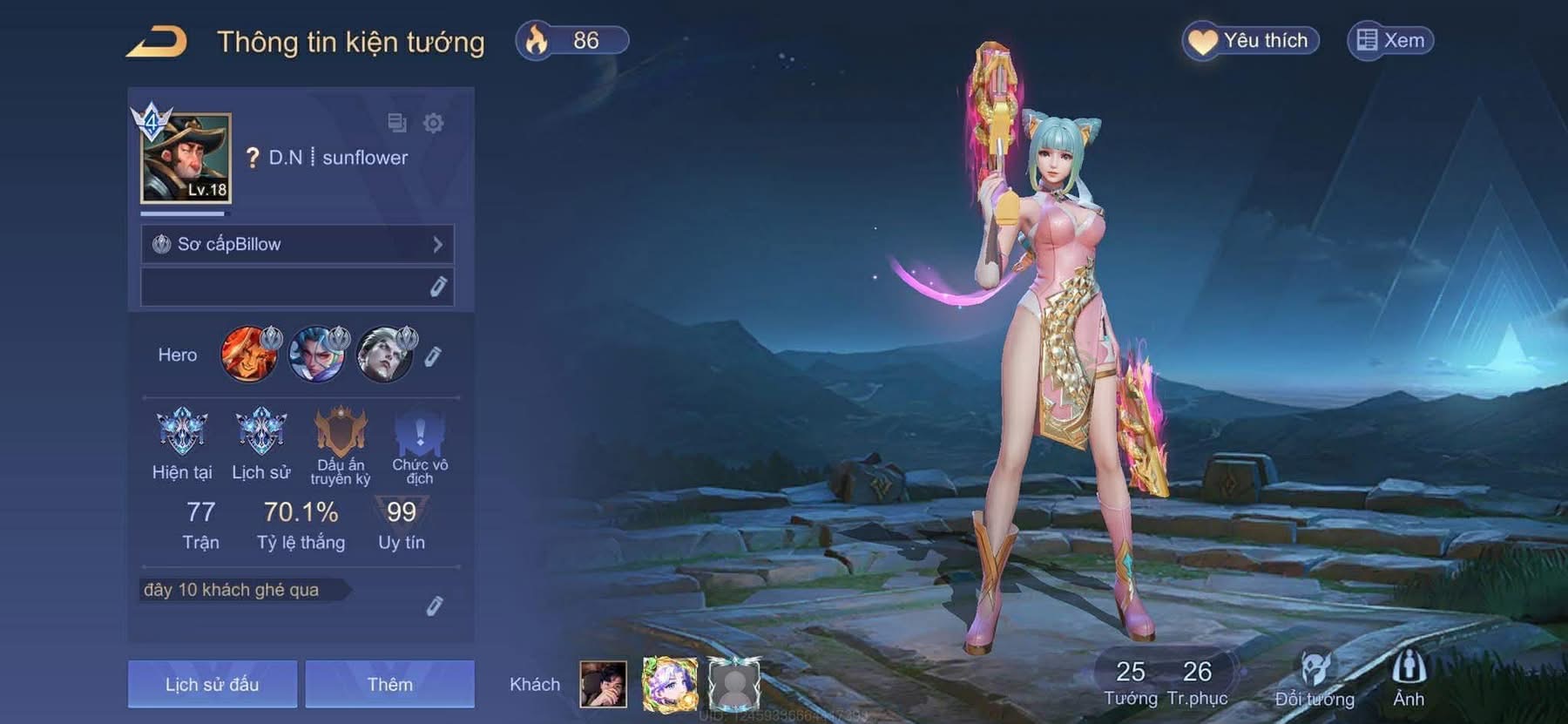Open the Chức vô địch badge
The width and height of the screenshot is (1568, 724).
(x=420, y=433)
